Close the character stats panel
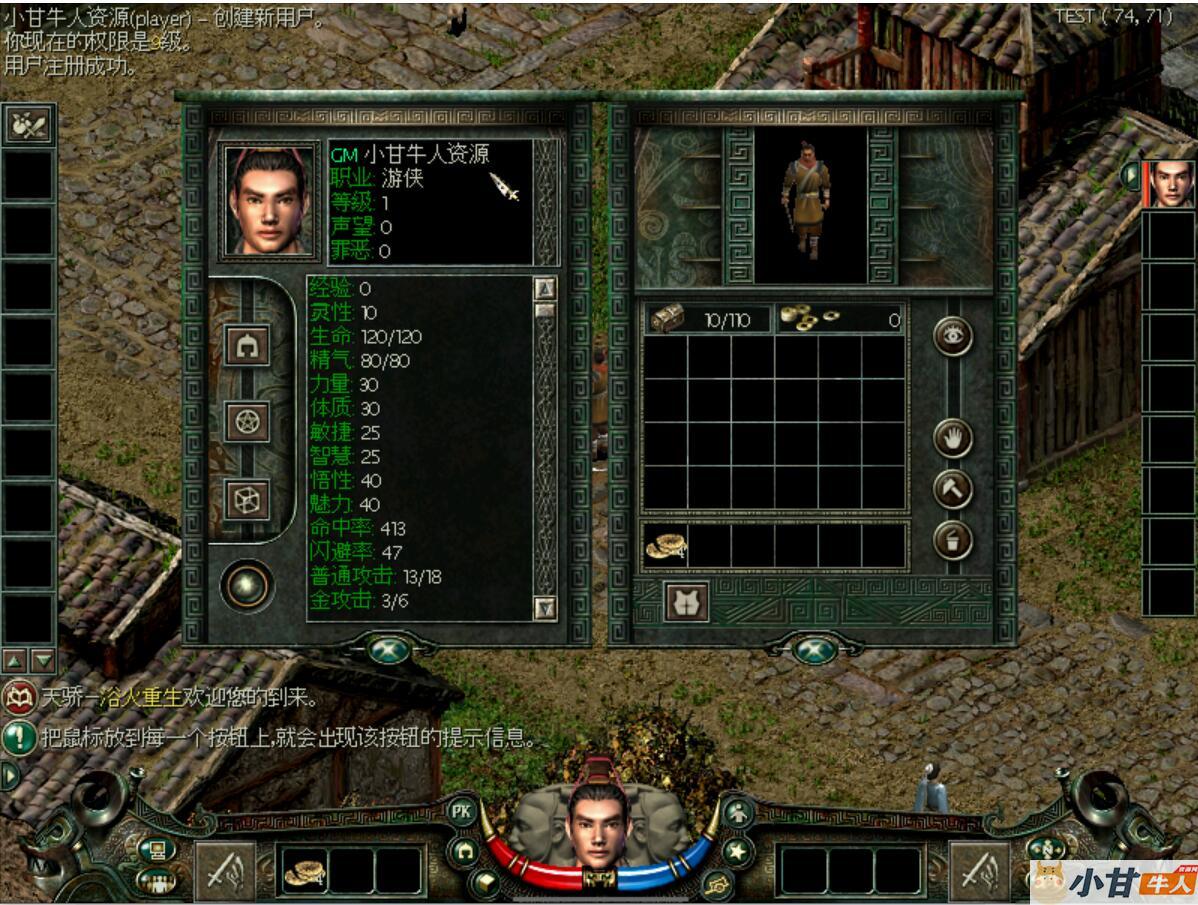This screenshot has width=1198, height=905. tap(388, 650)
